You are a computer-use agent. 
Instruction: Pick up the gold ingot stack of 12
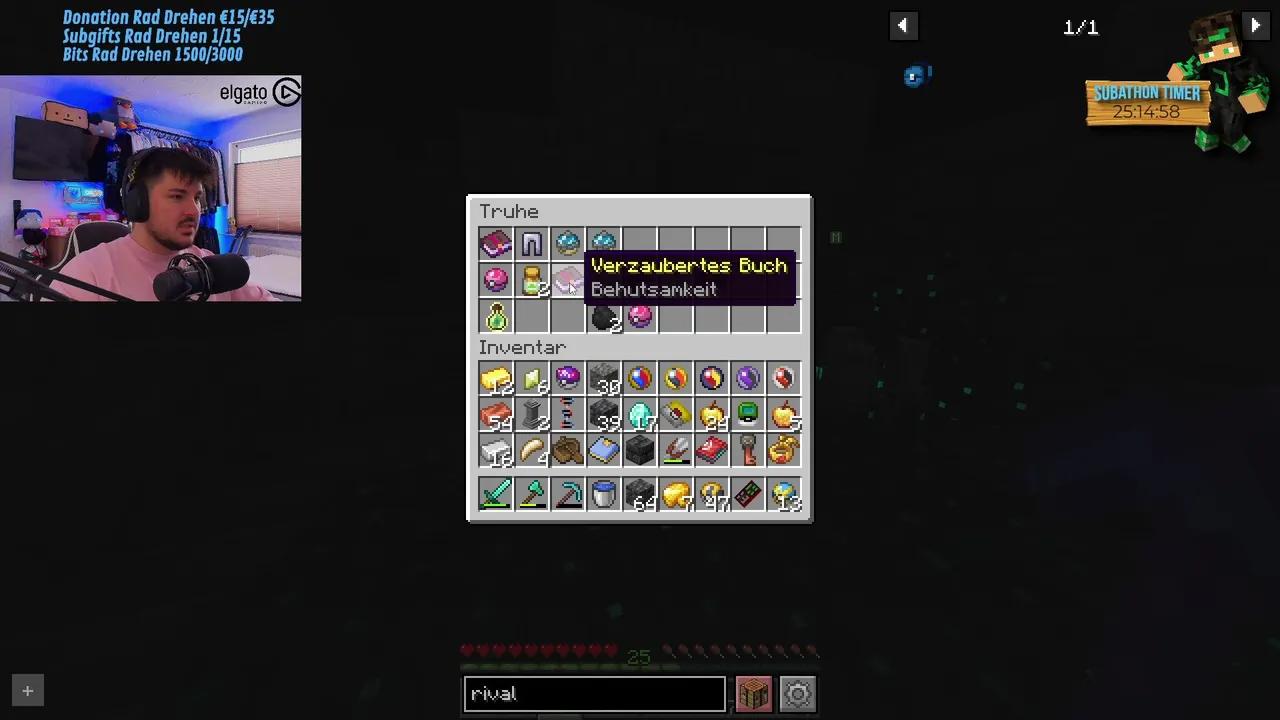497,378
